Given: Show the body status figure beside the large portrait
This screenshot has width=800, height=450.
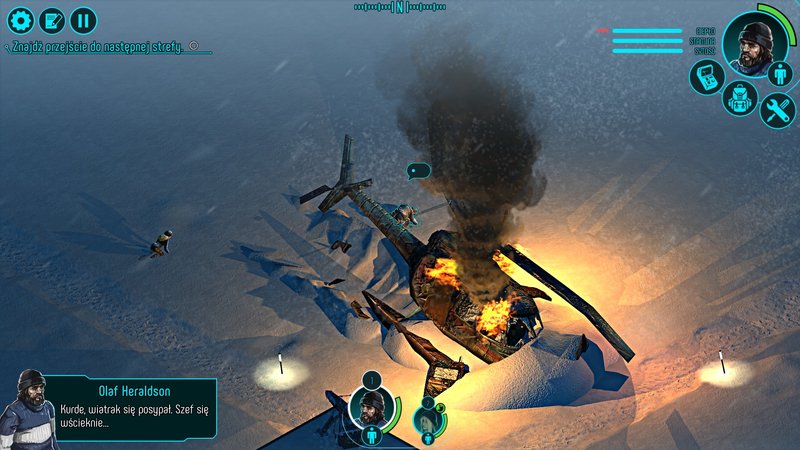Looking at the screenshot, I should 783,72.
